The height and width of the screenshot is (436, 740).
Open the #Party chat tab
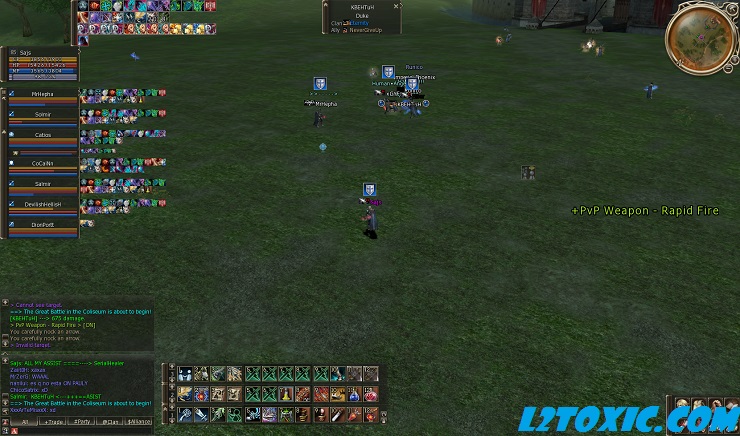82,422
